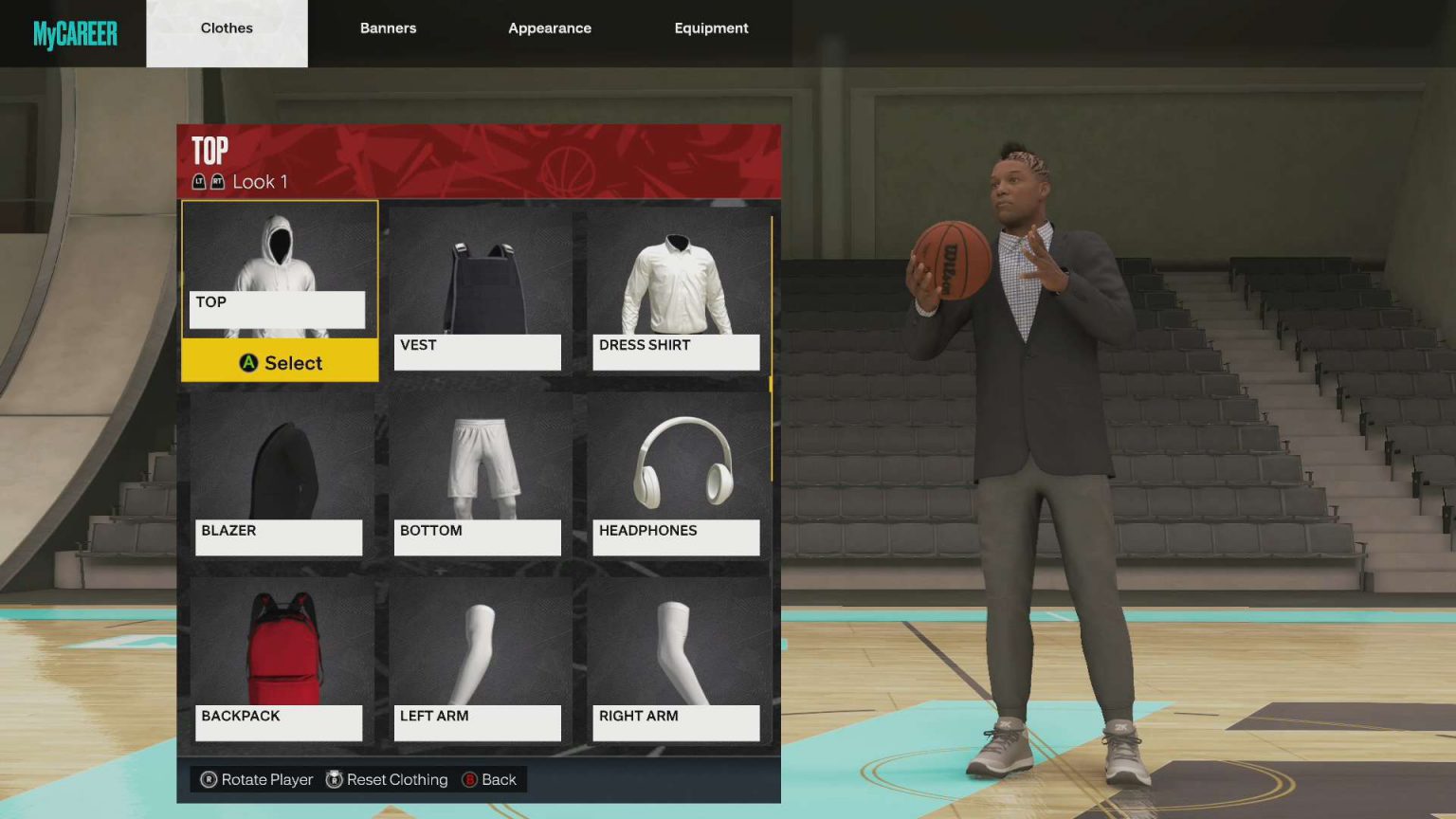The height and width of the screenshot is (819, 1456).
Task: Click Reset Clothing option
Action: tap(387, 779)
